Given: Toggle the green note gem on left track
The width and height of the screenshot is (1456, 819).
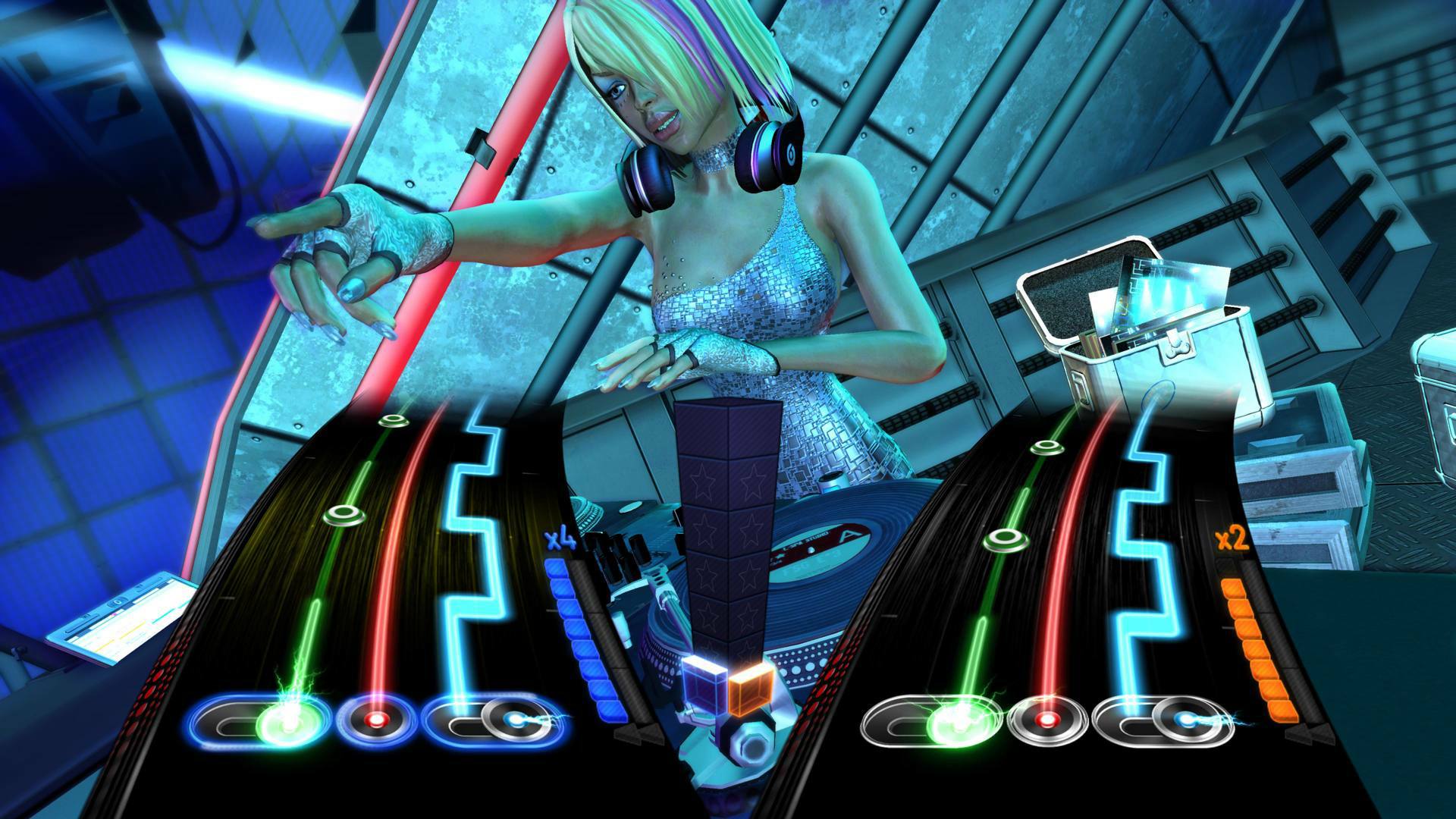Looking at the screenshot, I should pos(343,513).
